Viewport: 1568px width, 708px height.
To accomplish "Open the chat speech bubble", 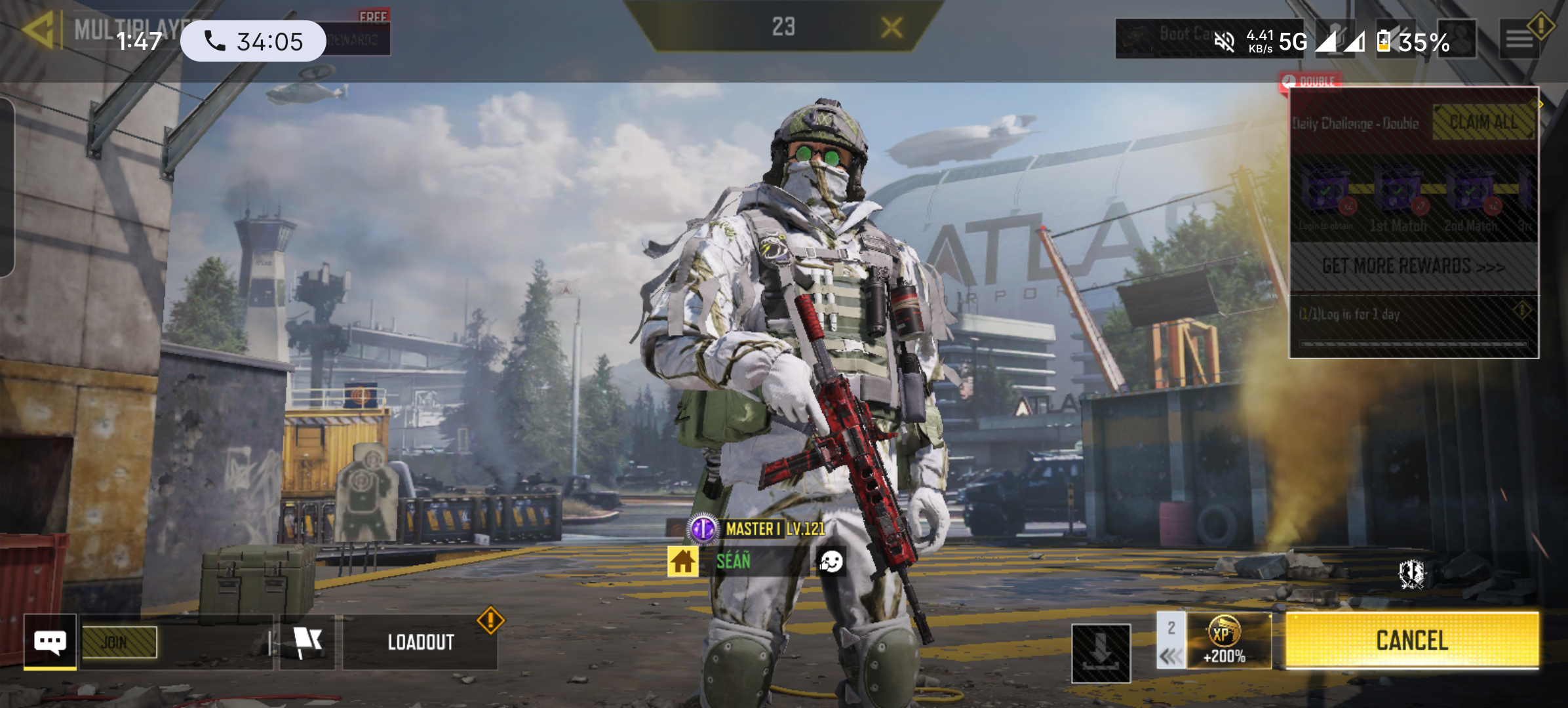I will (50, 642).
